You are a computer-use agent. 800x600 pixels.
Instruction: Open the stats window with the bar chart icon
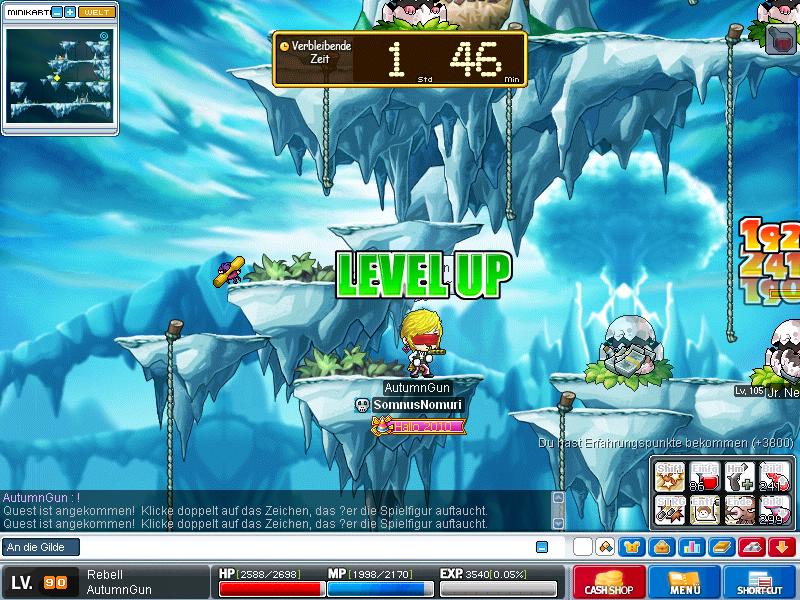(x=690, y=547)
